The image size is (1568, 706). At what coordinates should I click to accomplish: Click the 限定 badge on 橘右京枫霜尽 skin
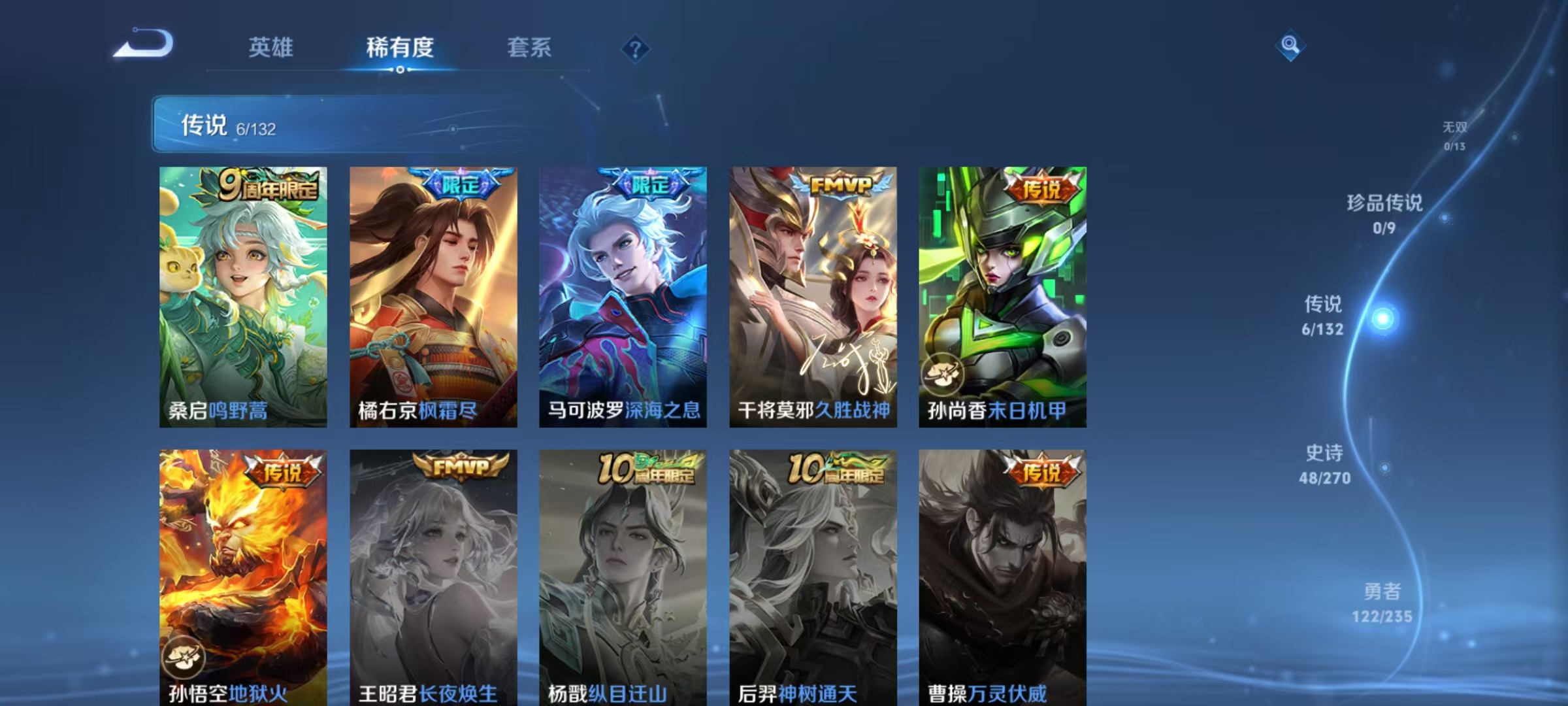click(461, 185)
